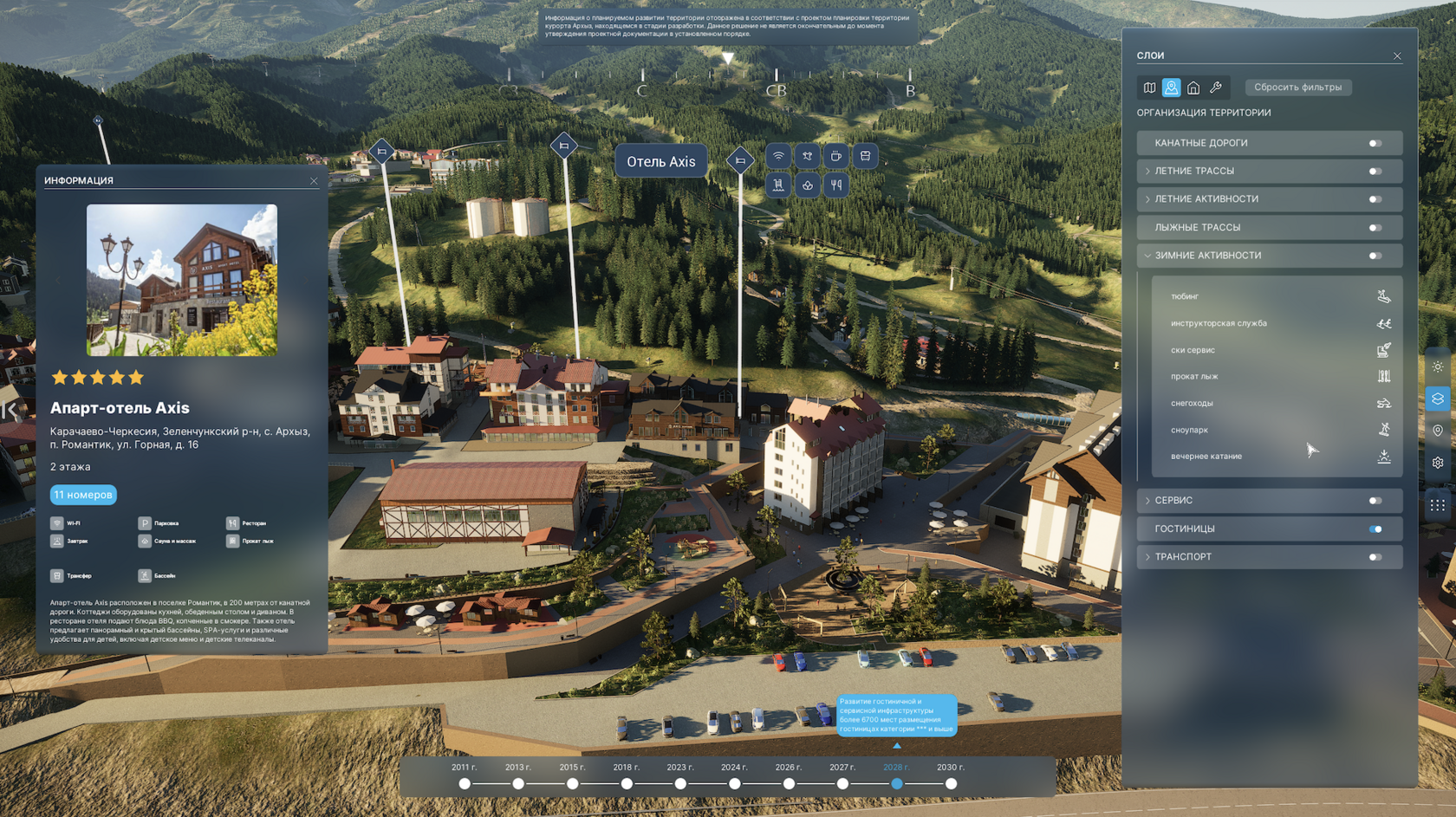Expand the Транспорт category
The width and height of the screenshot is (1456, 817).
click(1148, 557)
